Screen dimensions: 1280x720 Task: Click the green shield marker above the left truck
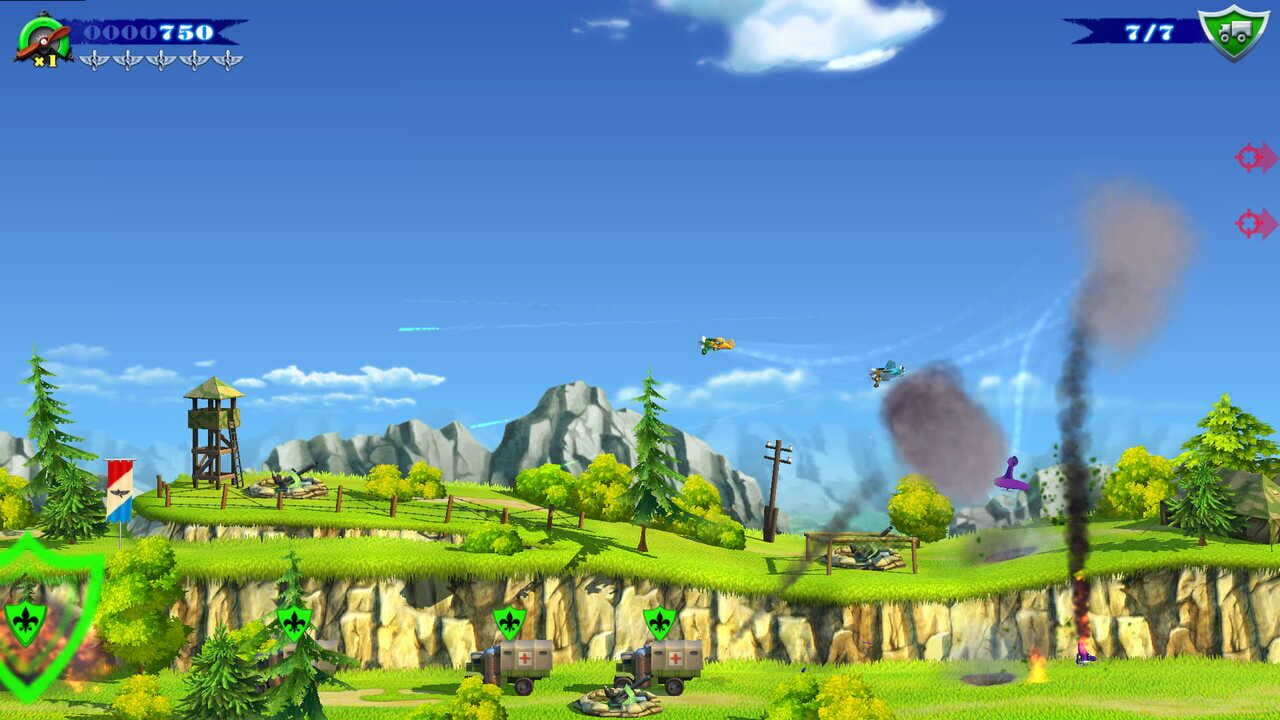tap(508, 621)
